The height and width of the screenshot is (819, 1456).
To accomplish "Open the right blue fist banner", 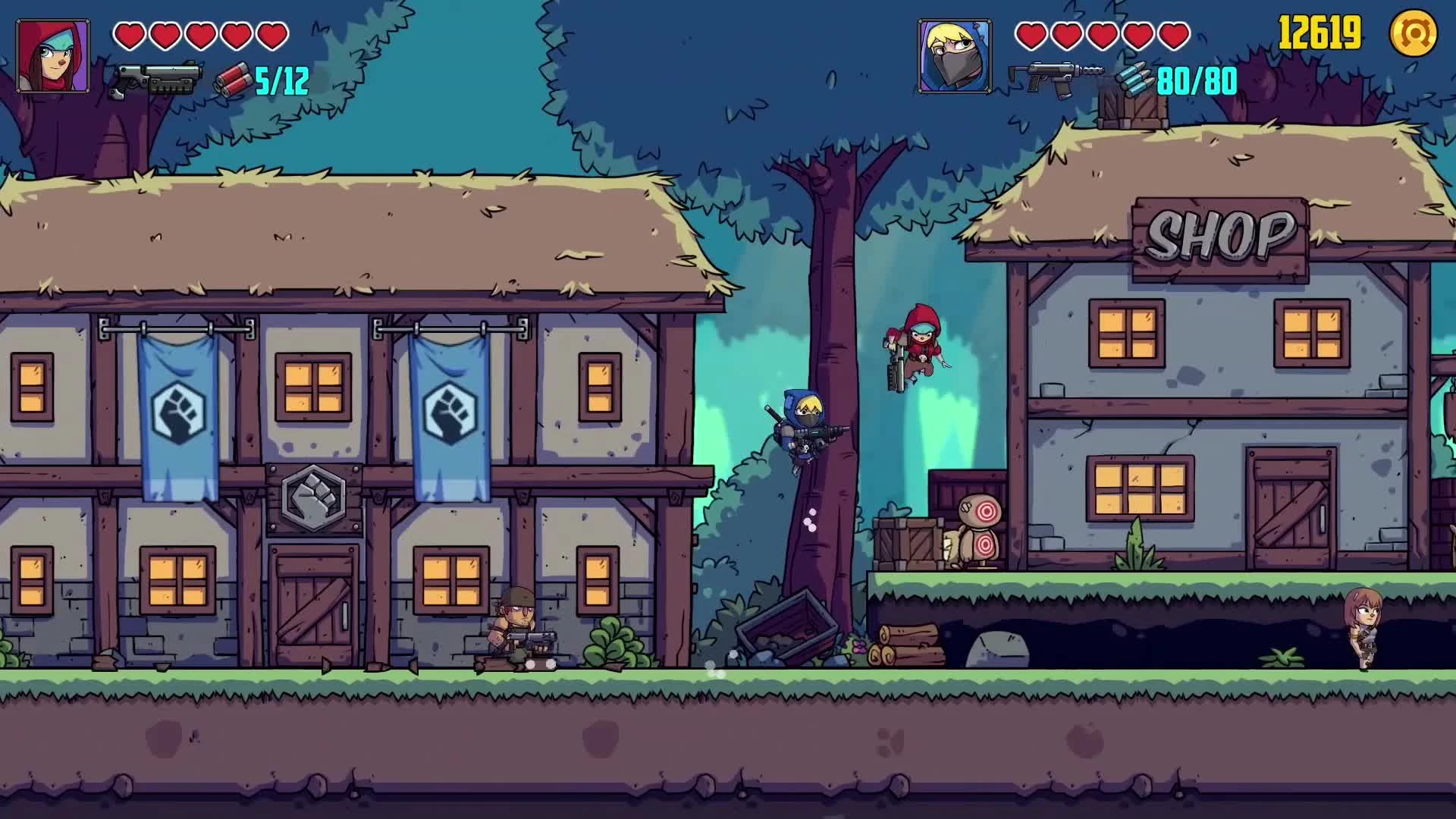I will (x=449, y=413).
